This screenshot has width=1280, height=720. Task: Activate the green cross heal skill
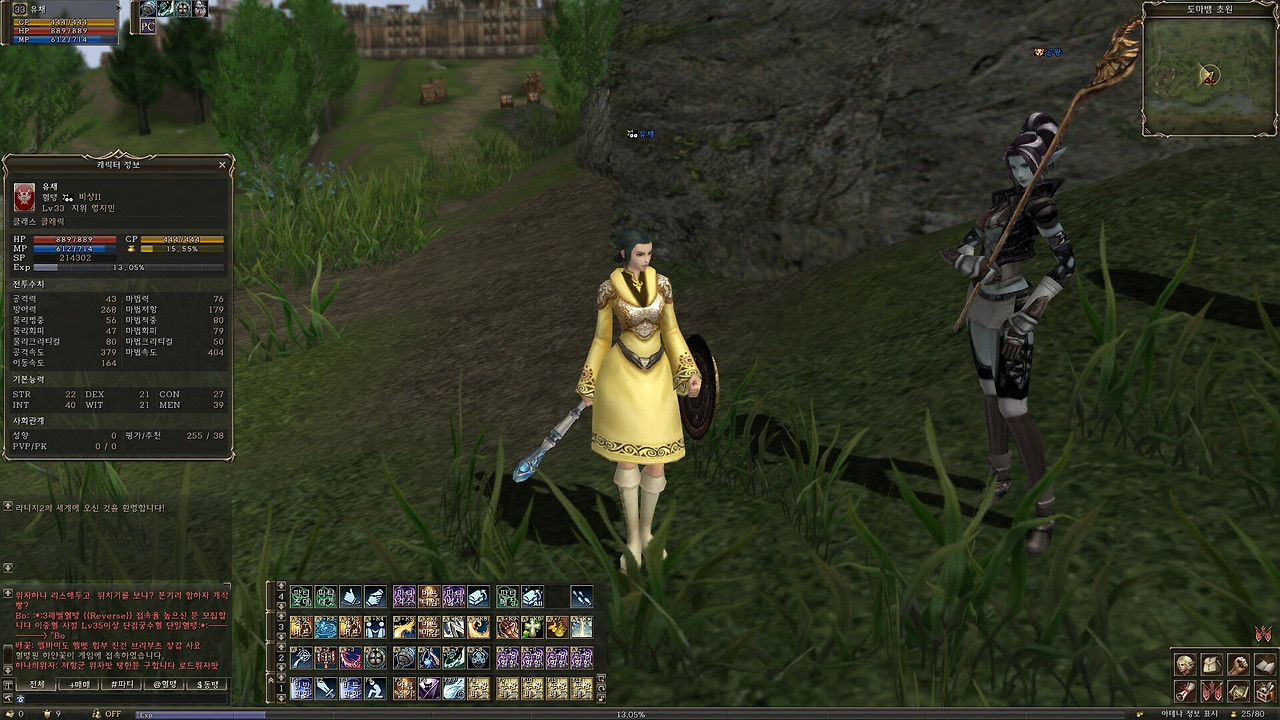532,627
